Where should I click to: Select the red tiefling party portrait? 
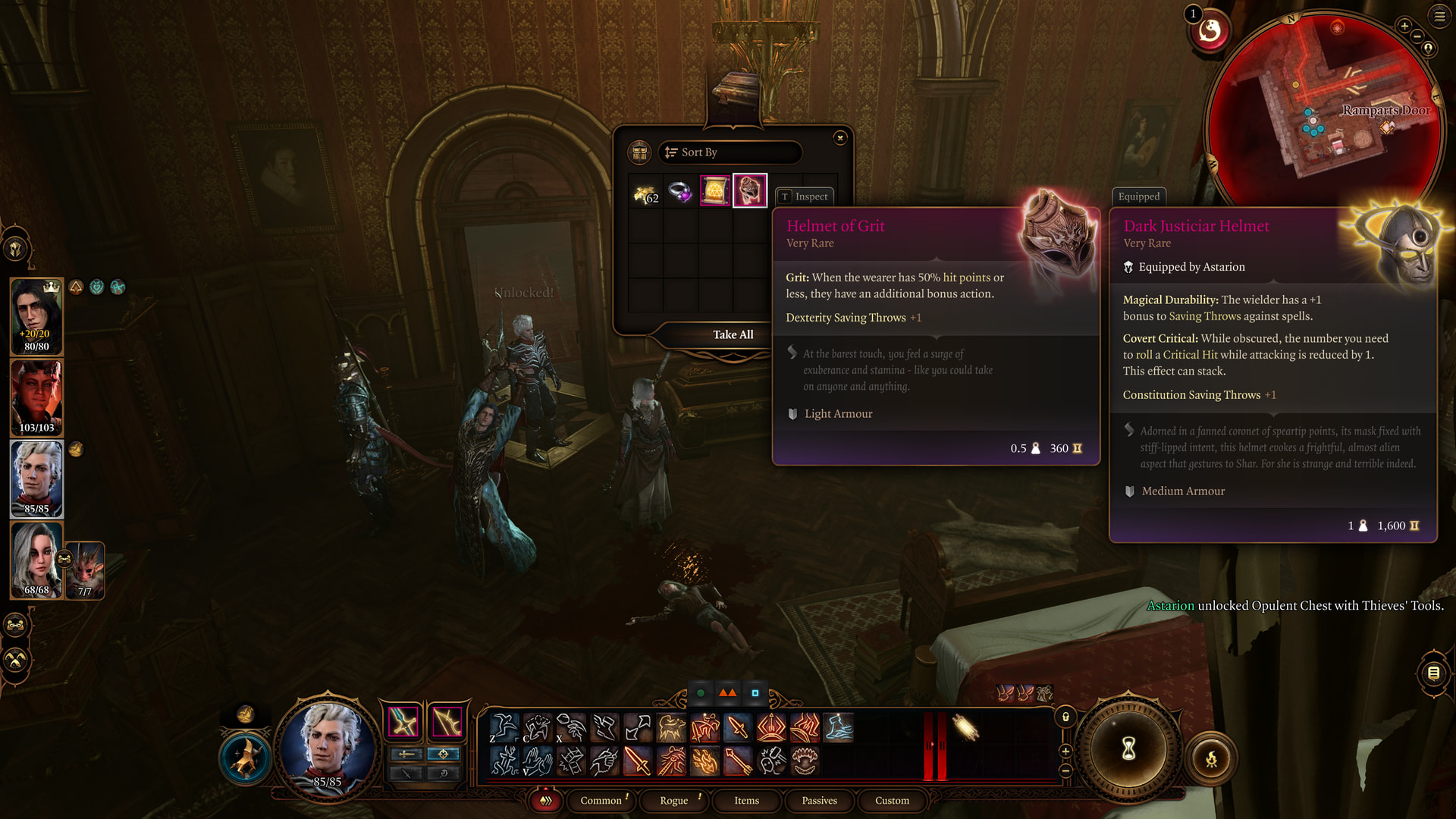[x=36, y=397]
